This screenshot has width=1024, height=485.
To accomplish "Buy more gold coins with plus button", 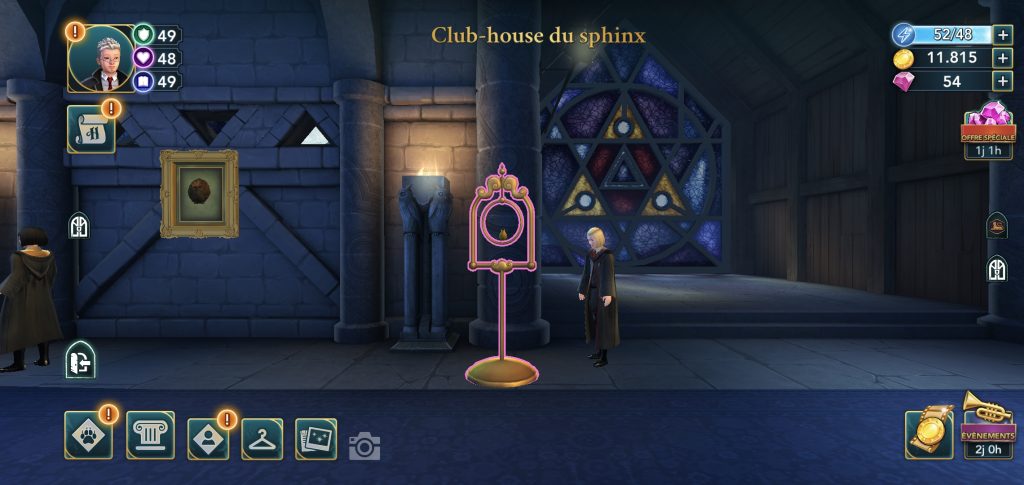I will coord(1002,58).
